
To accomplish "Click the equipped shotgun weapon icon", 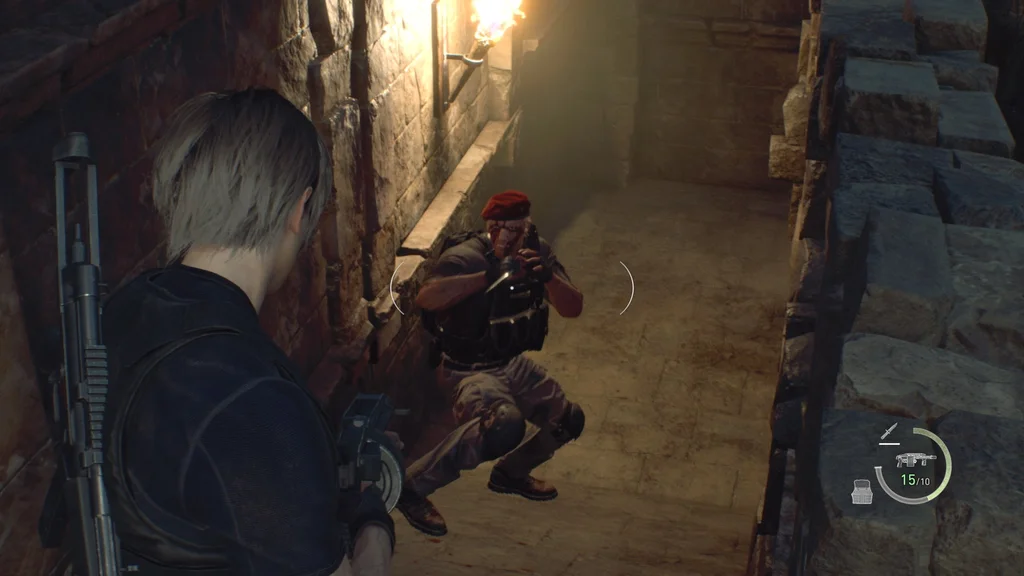I will [915, 459].
